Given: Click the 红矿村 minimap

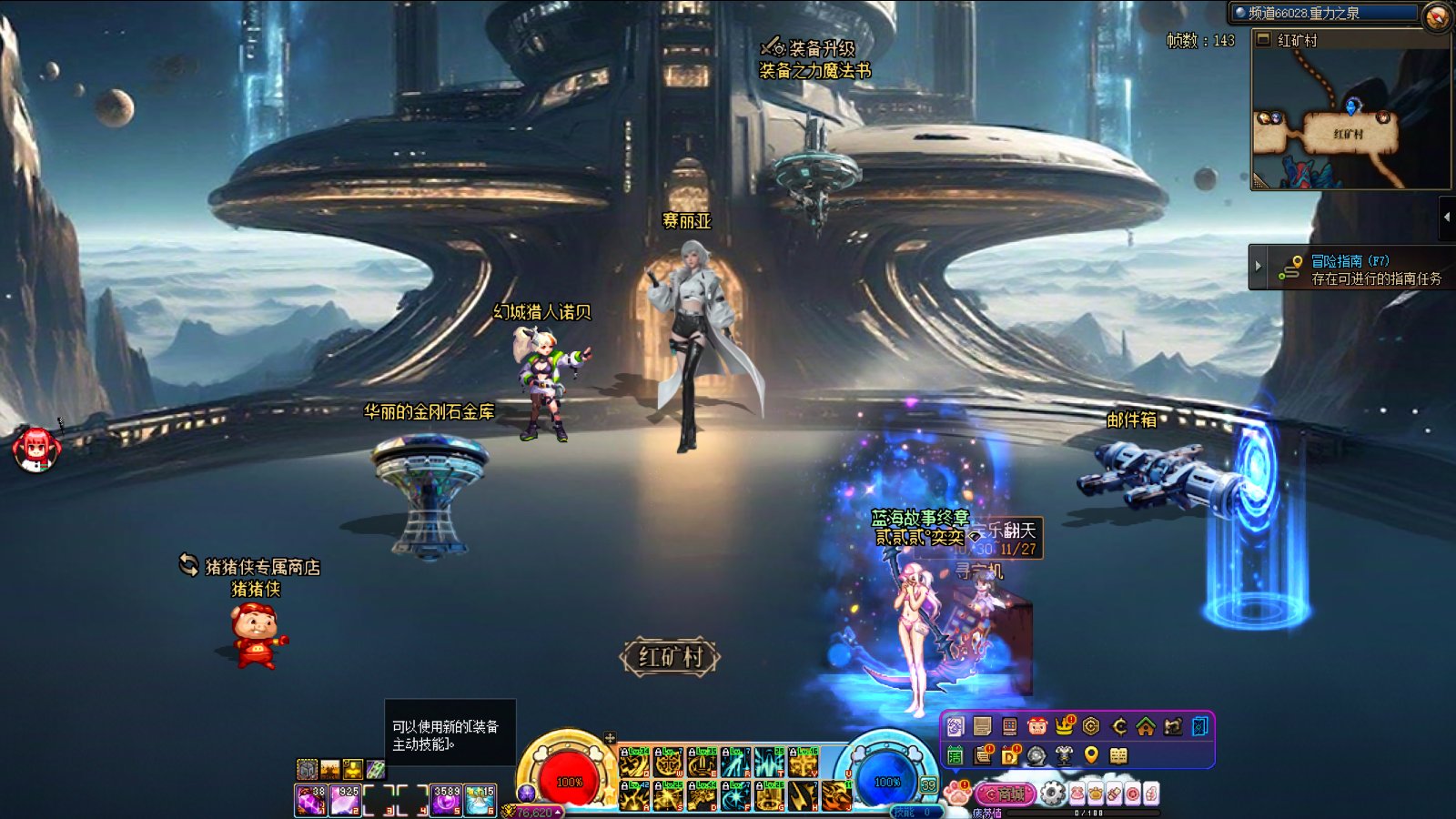Looking at the screenshot, I should click(1350, 118).
